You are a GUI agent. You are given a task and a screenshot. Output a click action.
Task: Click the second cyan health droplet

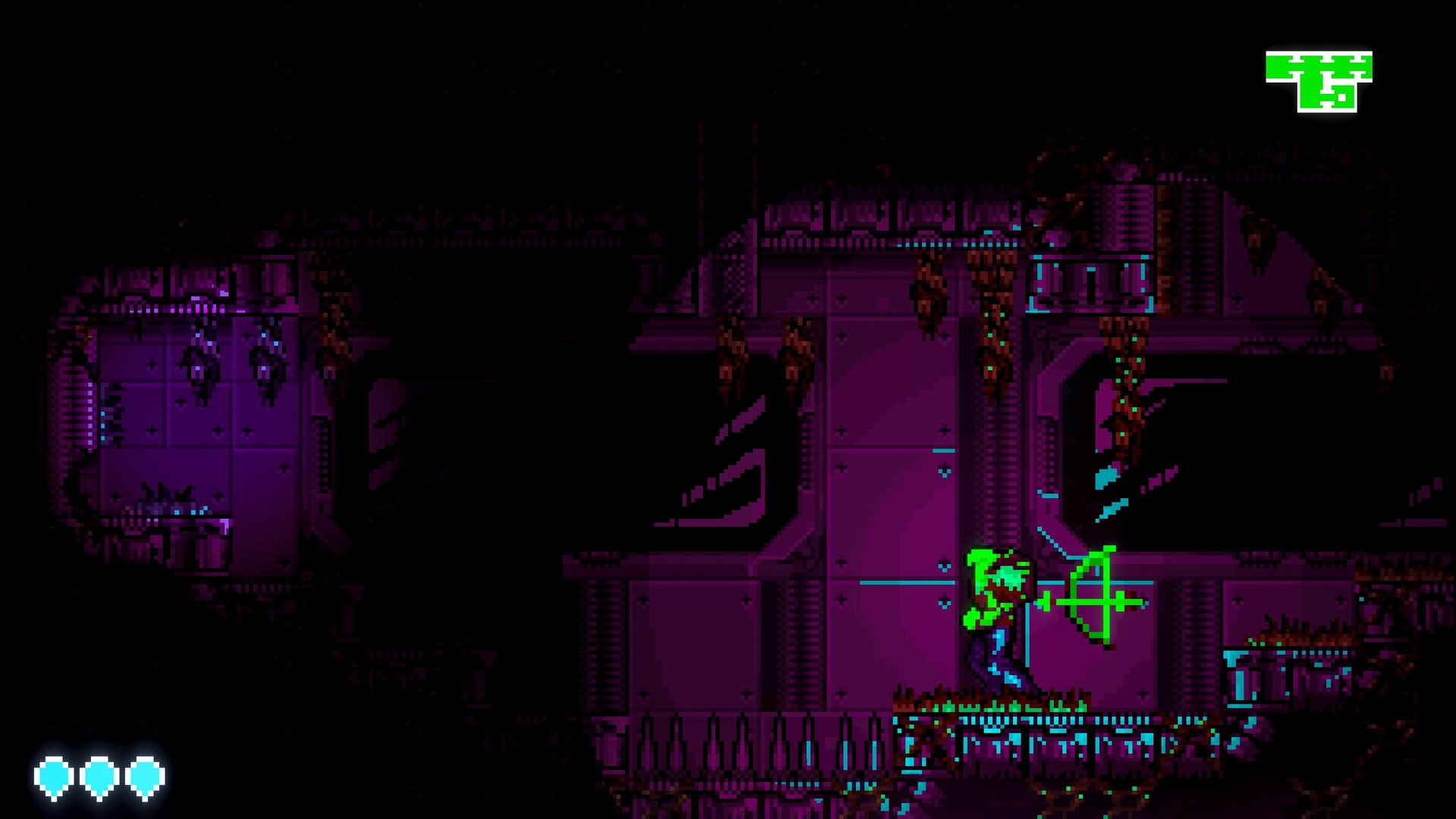[99, 776]
